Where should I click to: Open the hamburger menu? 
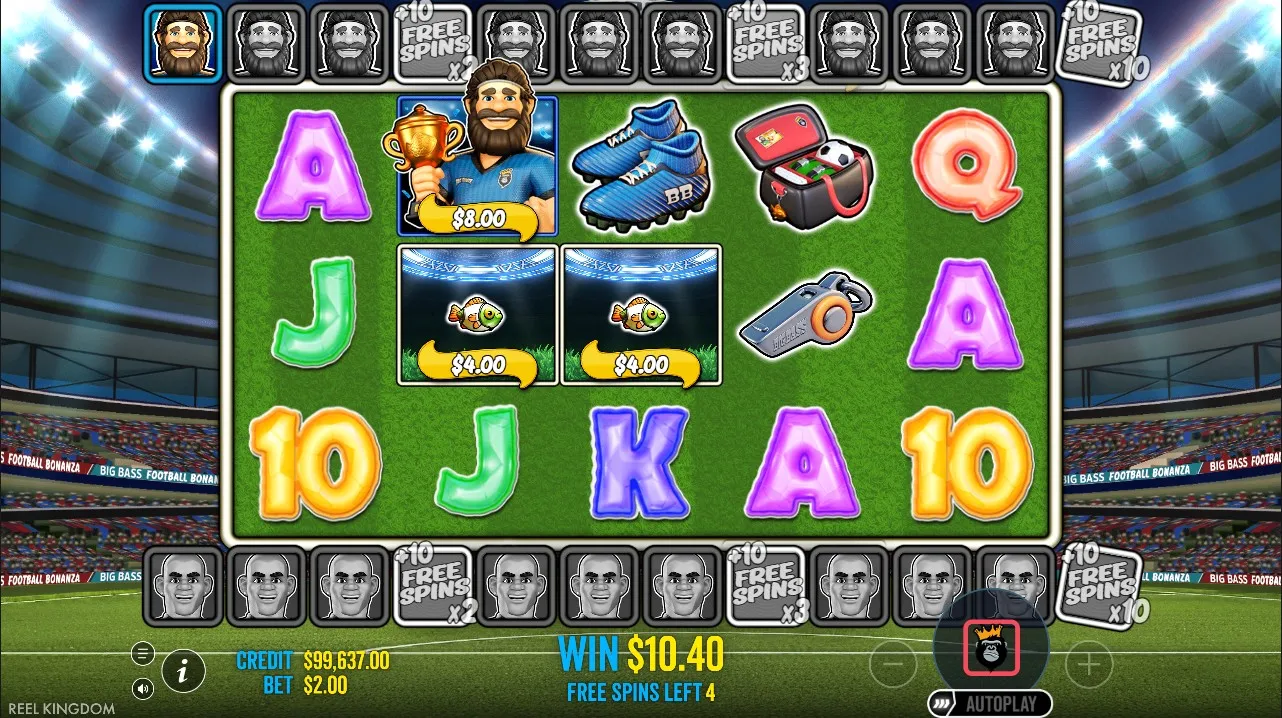coord(143,653)
